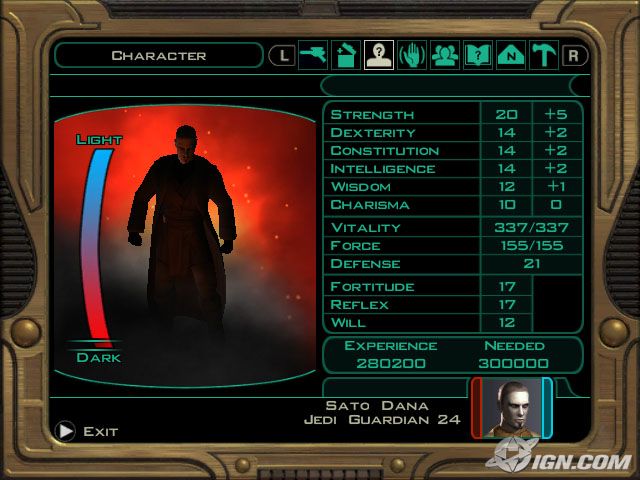Switch to the party members tab

[444, 55]
